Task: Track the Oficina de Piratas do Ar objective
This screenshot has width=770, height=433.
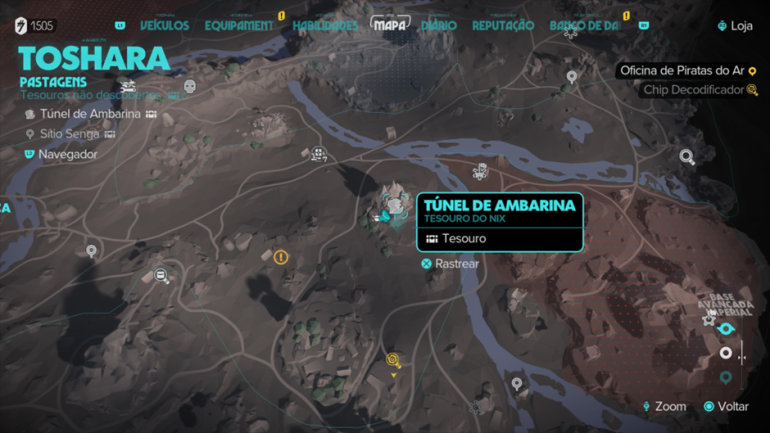Action: (x=682, y=71)
